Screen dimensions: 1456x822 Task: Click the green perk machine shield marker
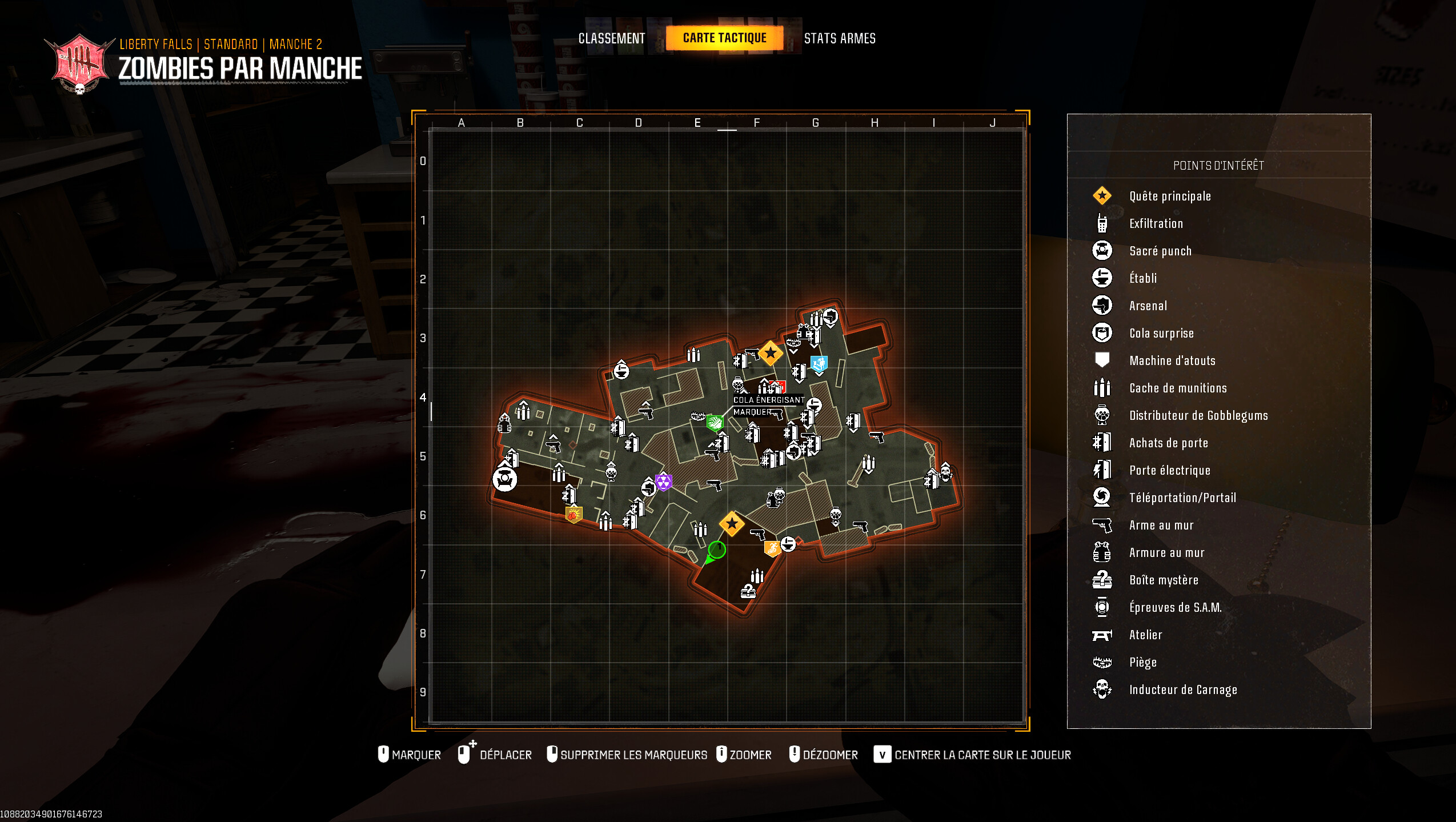pos(715,423)
